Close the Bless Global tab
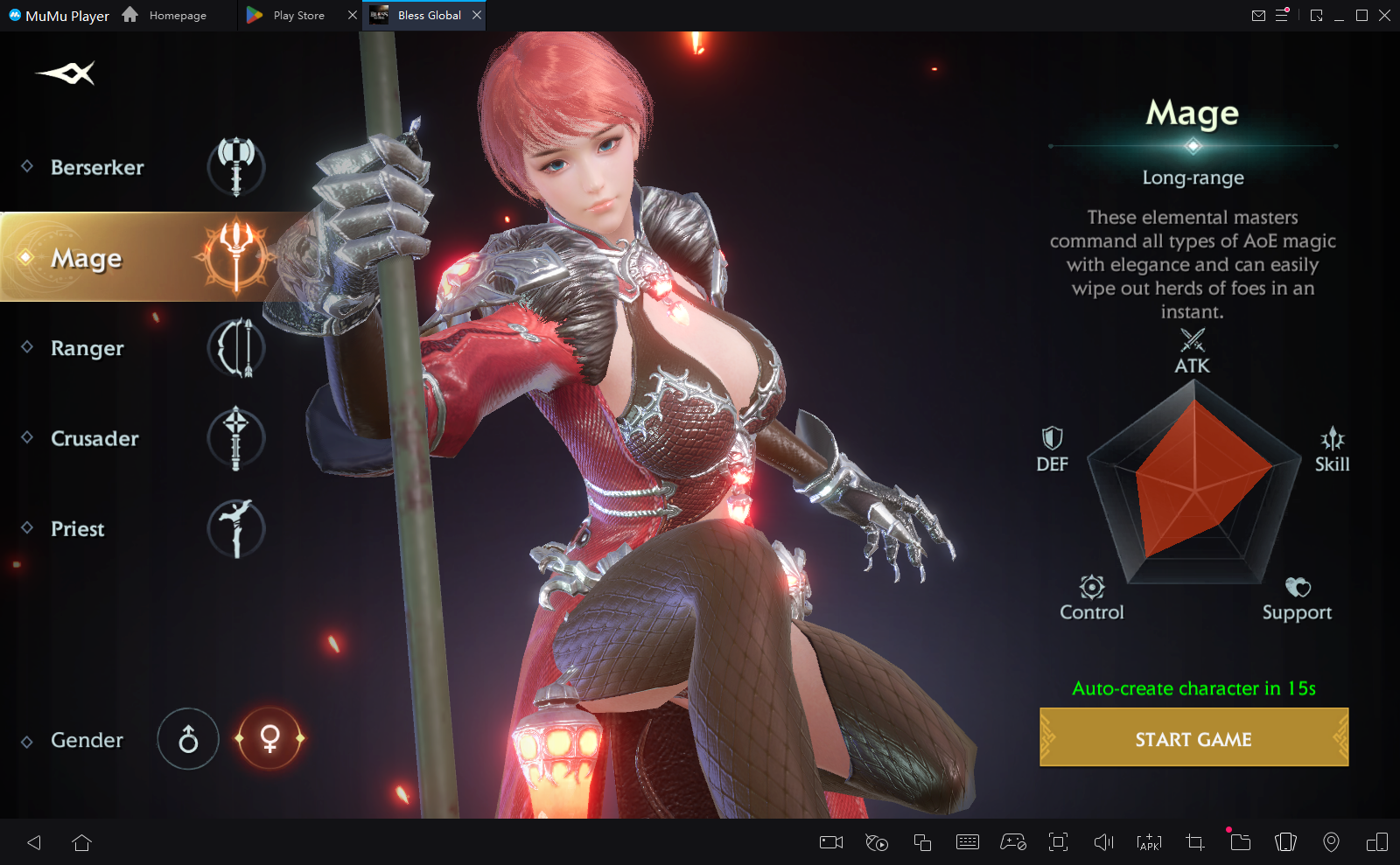The height and width of the screenshot is (865, 1400). [x=477, y=15]
